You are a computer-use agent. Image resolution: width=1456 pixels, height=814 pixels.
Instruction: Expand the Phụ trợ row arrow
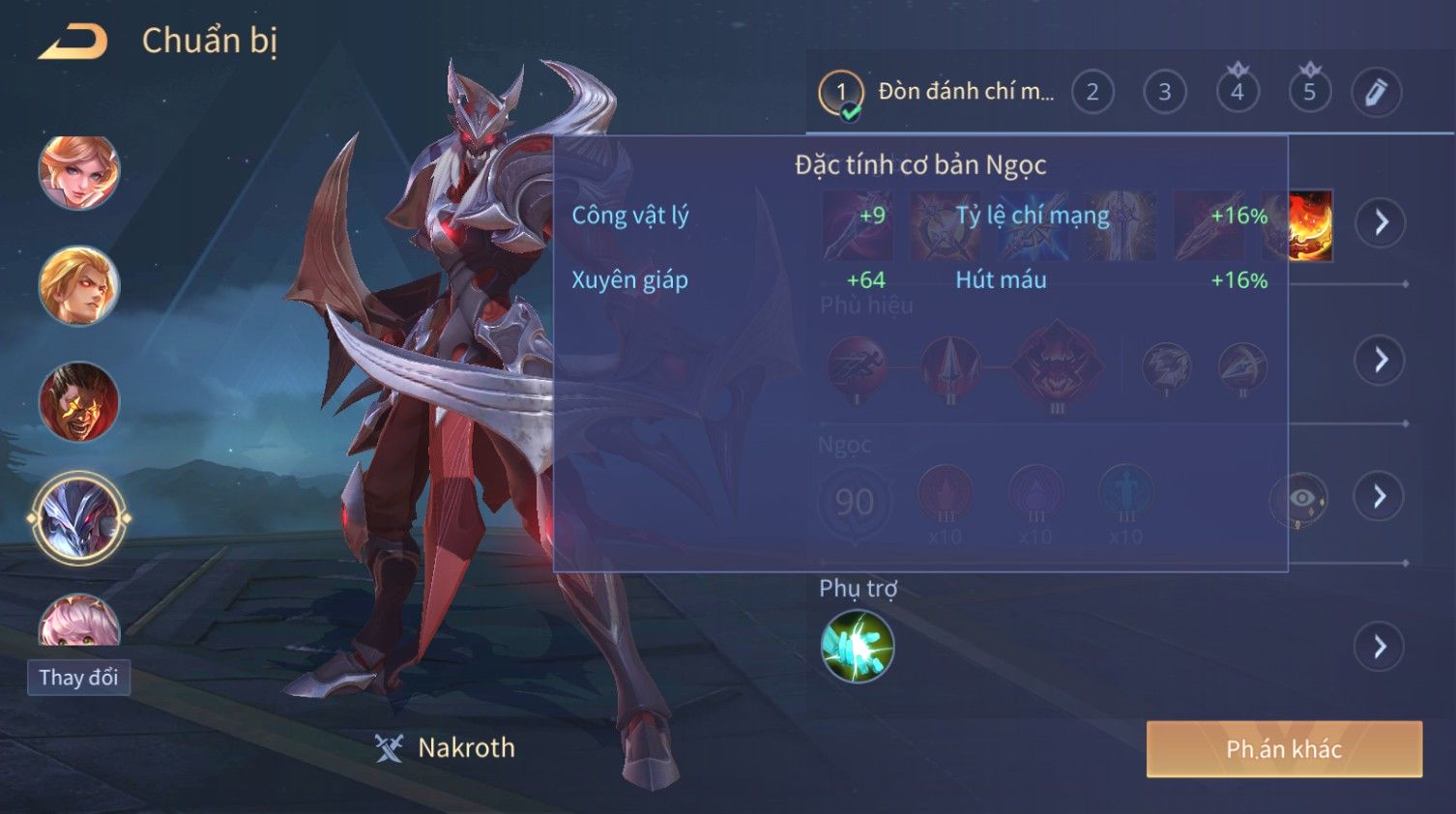[1381, 647]
